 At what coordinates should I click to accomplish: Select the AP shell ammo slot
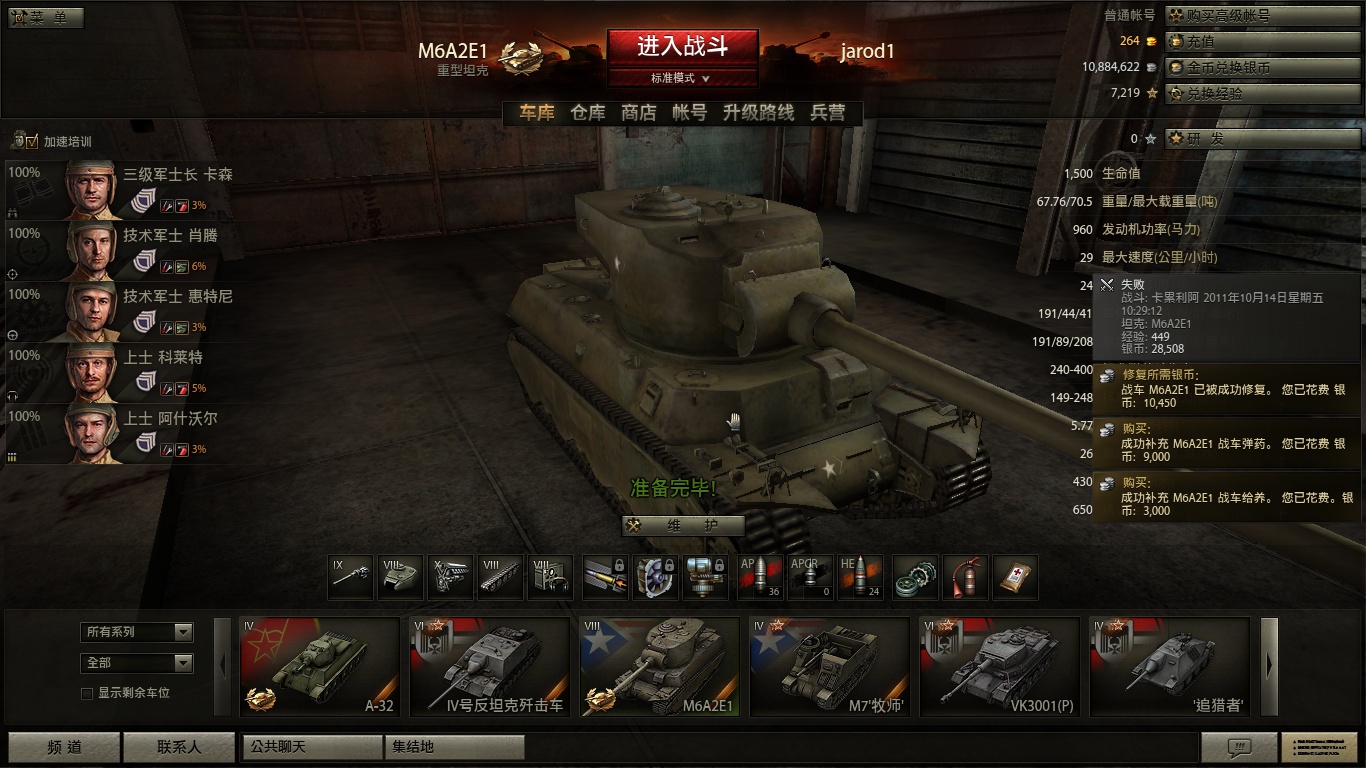pos(760,578)
